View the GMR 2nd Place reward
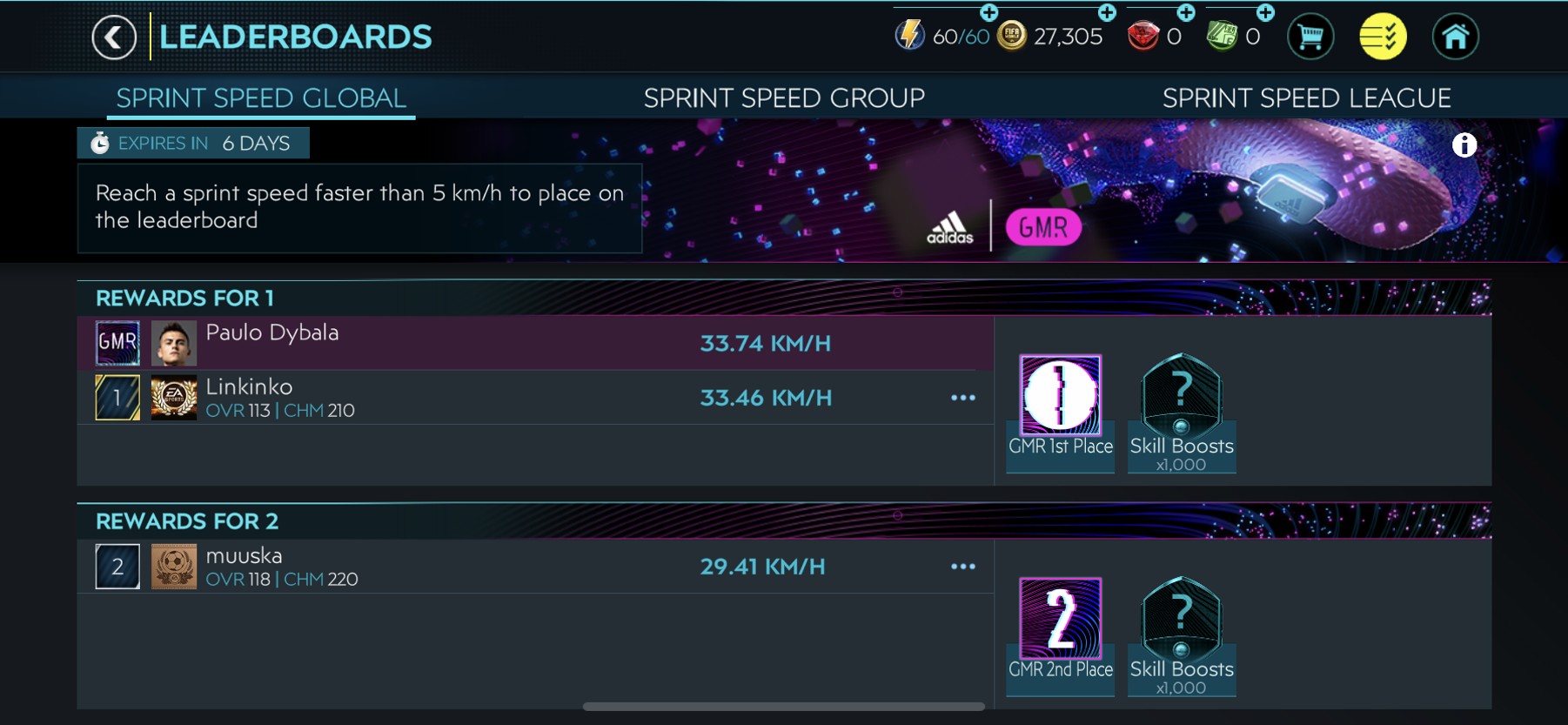Viewport: 1568px width, 725px height. pos(1060,619)
